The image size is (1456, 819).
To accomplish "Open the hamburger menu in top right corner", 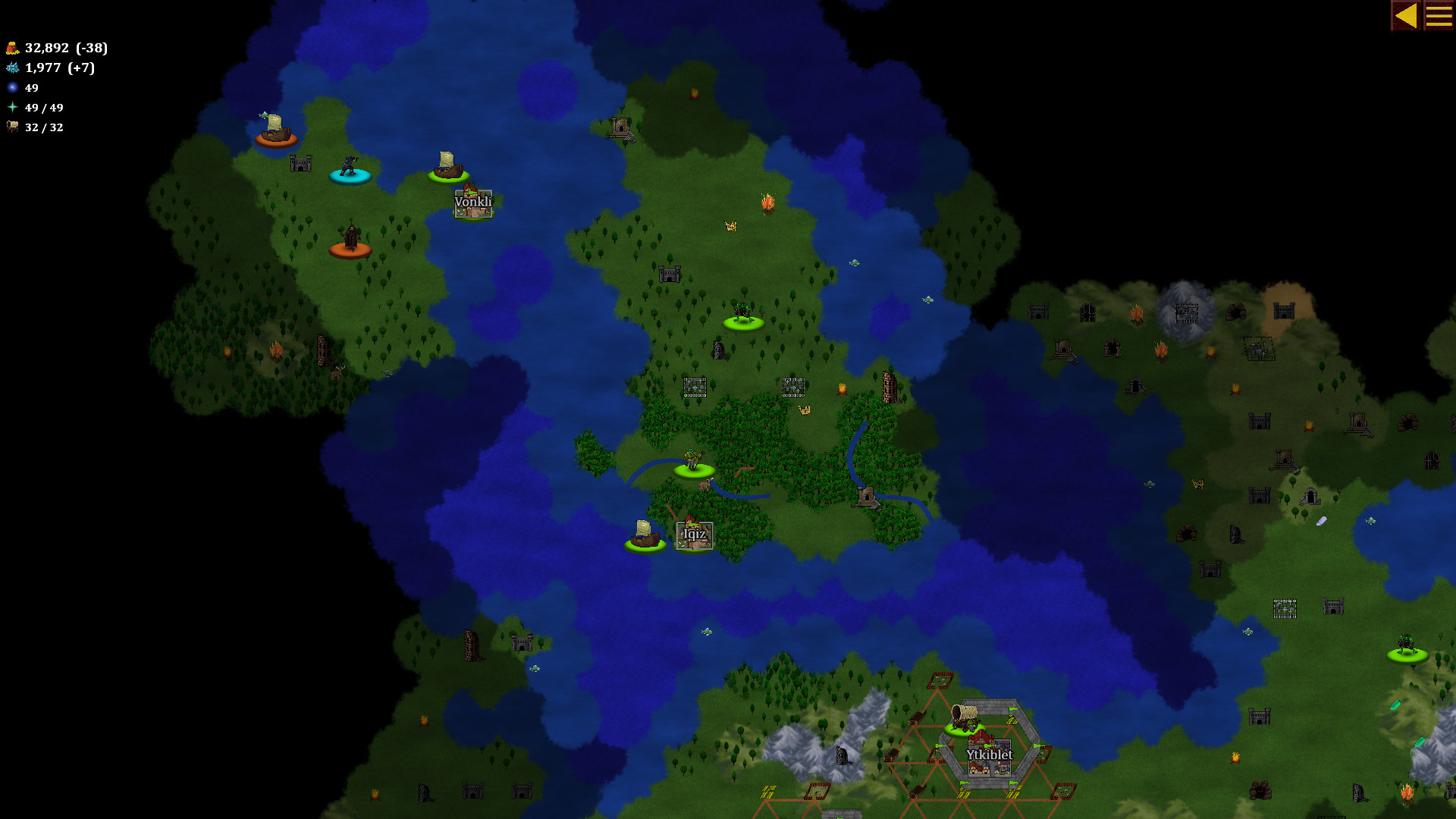I will coord(1440,14).
